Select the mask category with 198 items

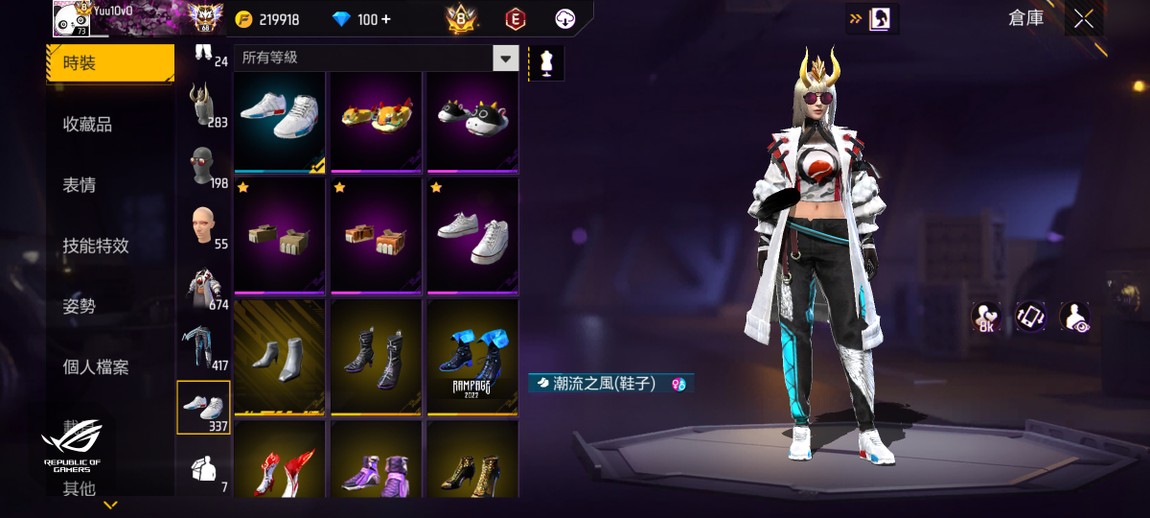click(204, 165)
